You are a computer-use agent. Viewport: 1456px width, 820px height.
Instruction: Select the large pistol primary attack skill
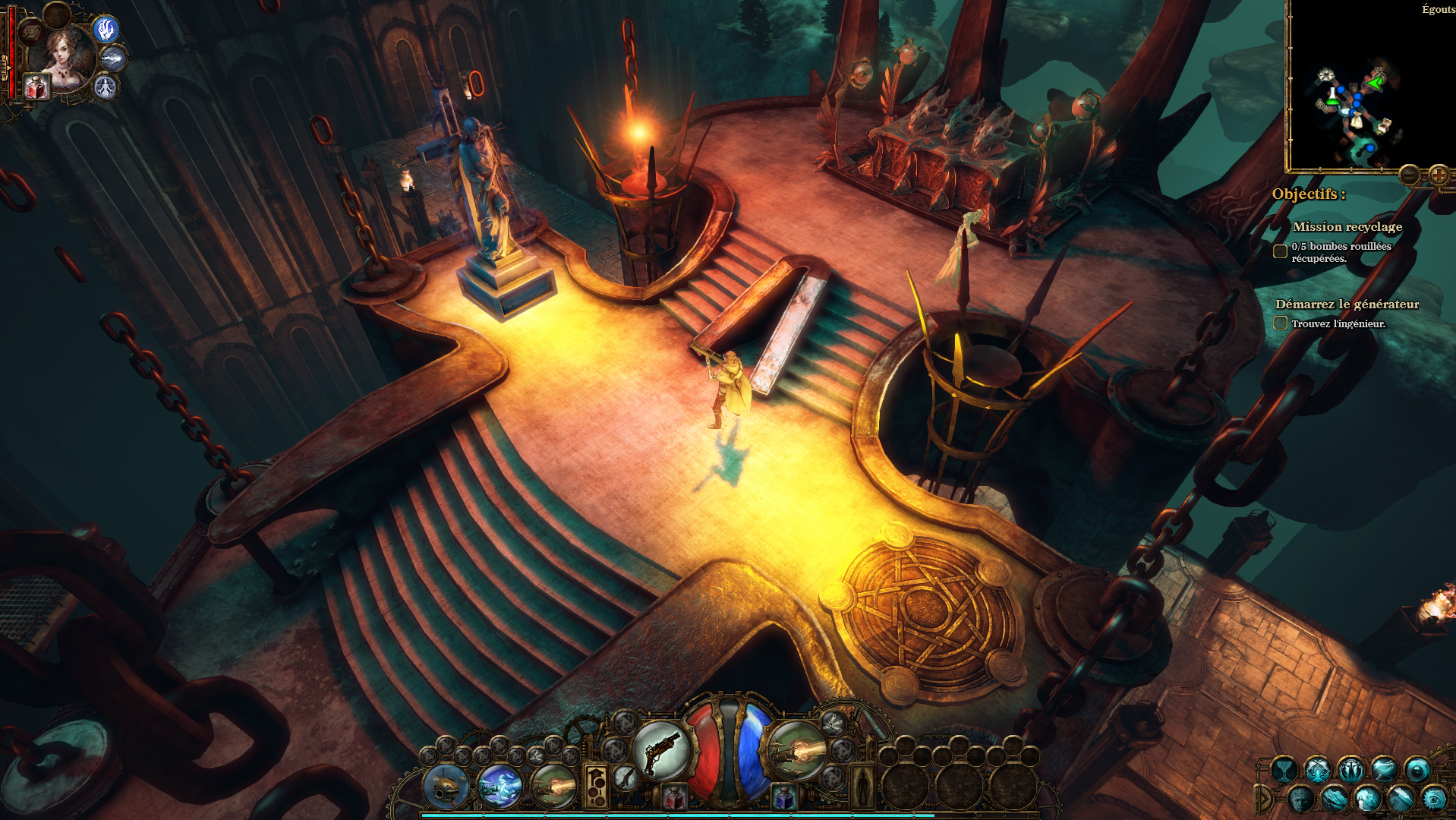tap(661, 751)
